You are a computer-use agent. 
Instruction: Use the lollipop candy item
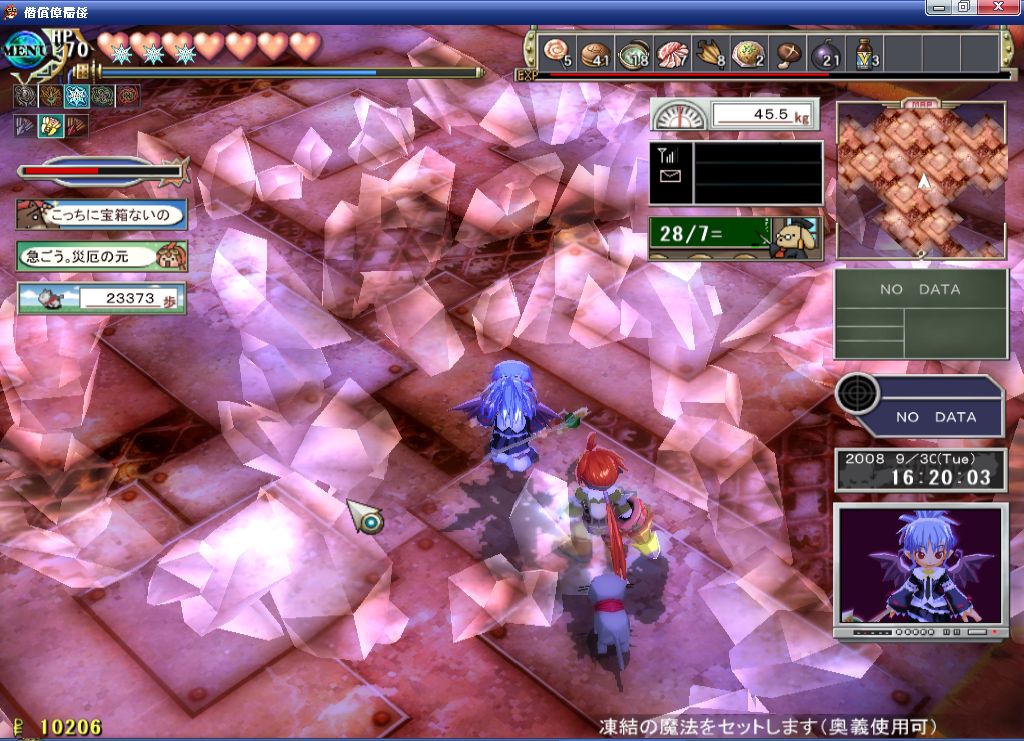[556, 52]
